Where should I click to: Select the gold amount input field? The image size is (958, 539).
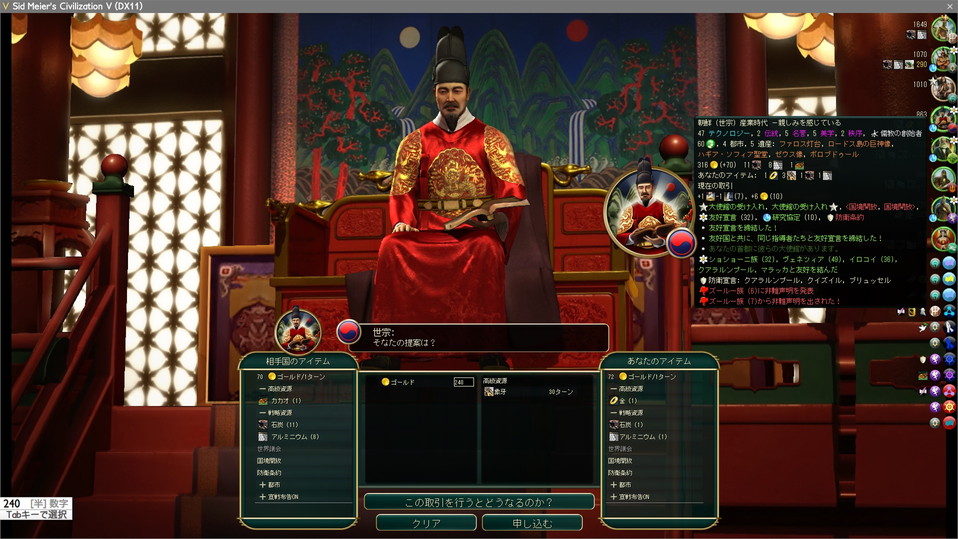point(463,382)
